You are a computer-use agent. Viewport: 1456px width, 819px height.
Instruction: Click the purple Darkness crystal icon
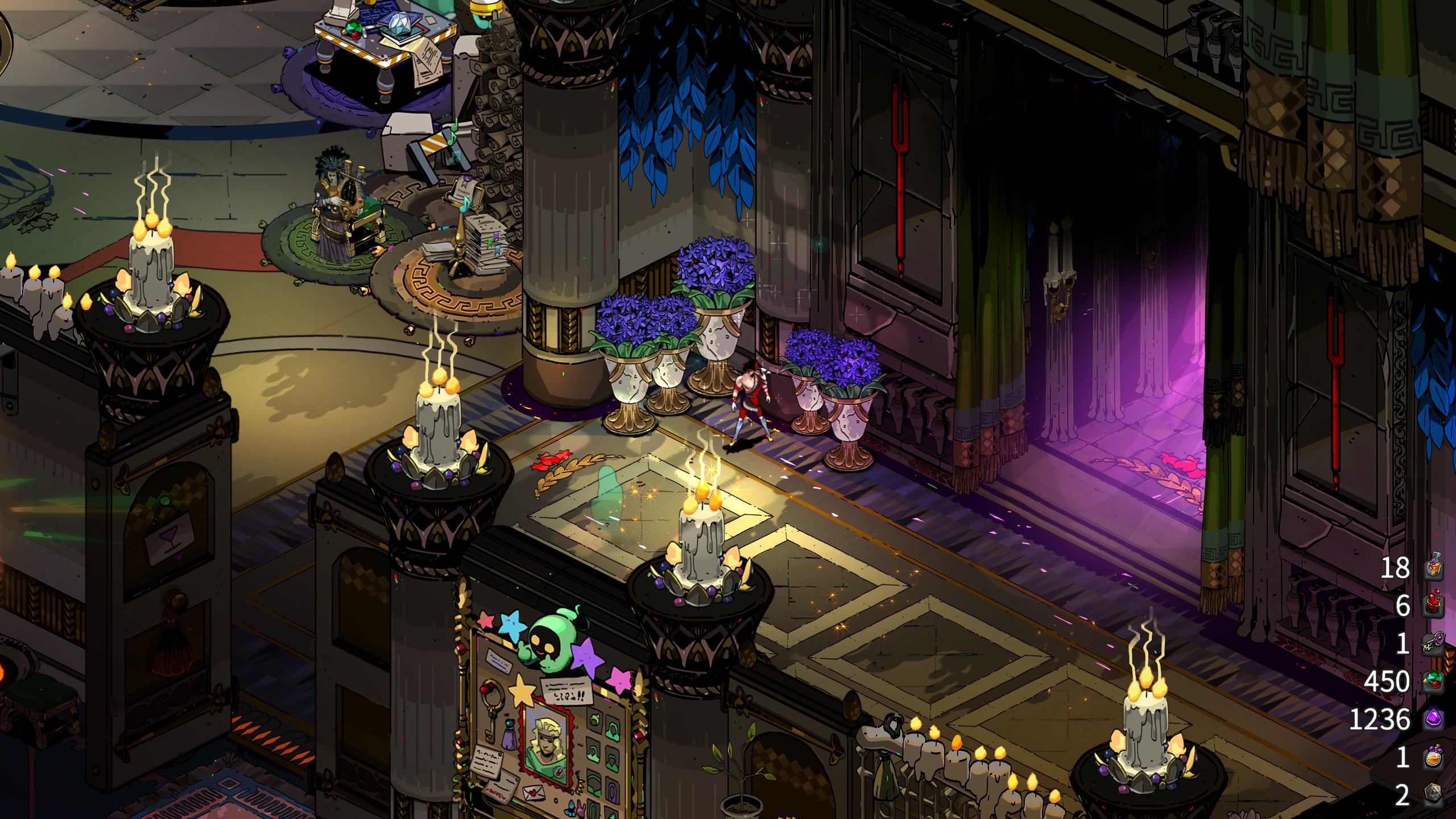click(x=1433, y=719)
